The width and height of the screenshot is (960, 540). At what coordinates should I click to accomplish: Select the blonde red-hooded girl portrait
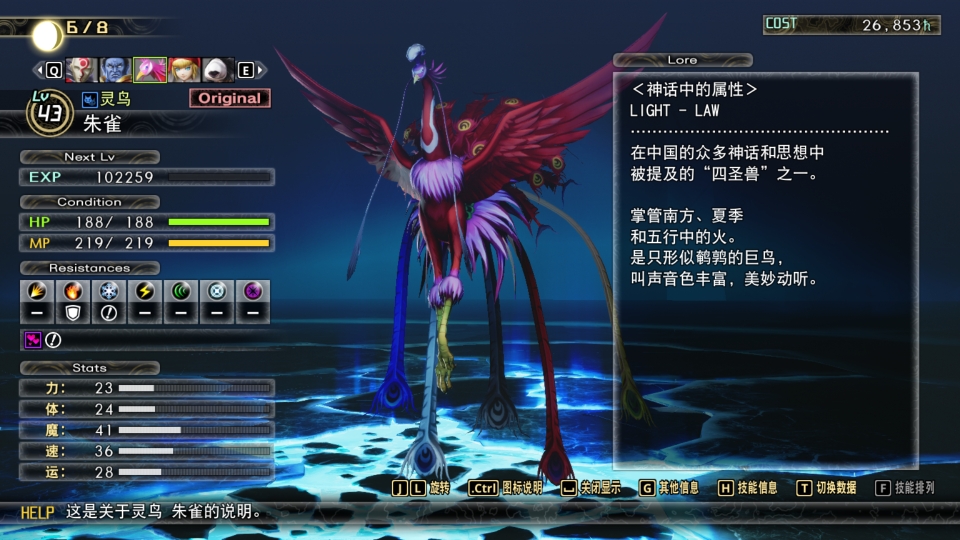tap(184, 70)
